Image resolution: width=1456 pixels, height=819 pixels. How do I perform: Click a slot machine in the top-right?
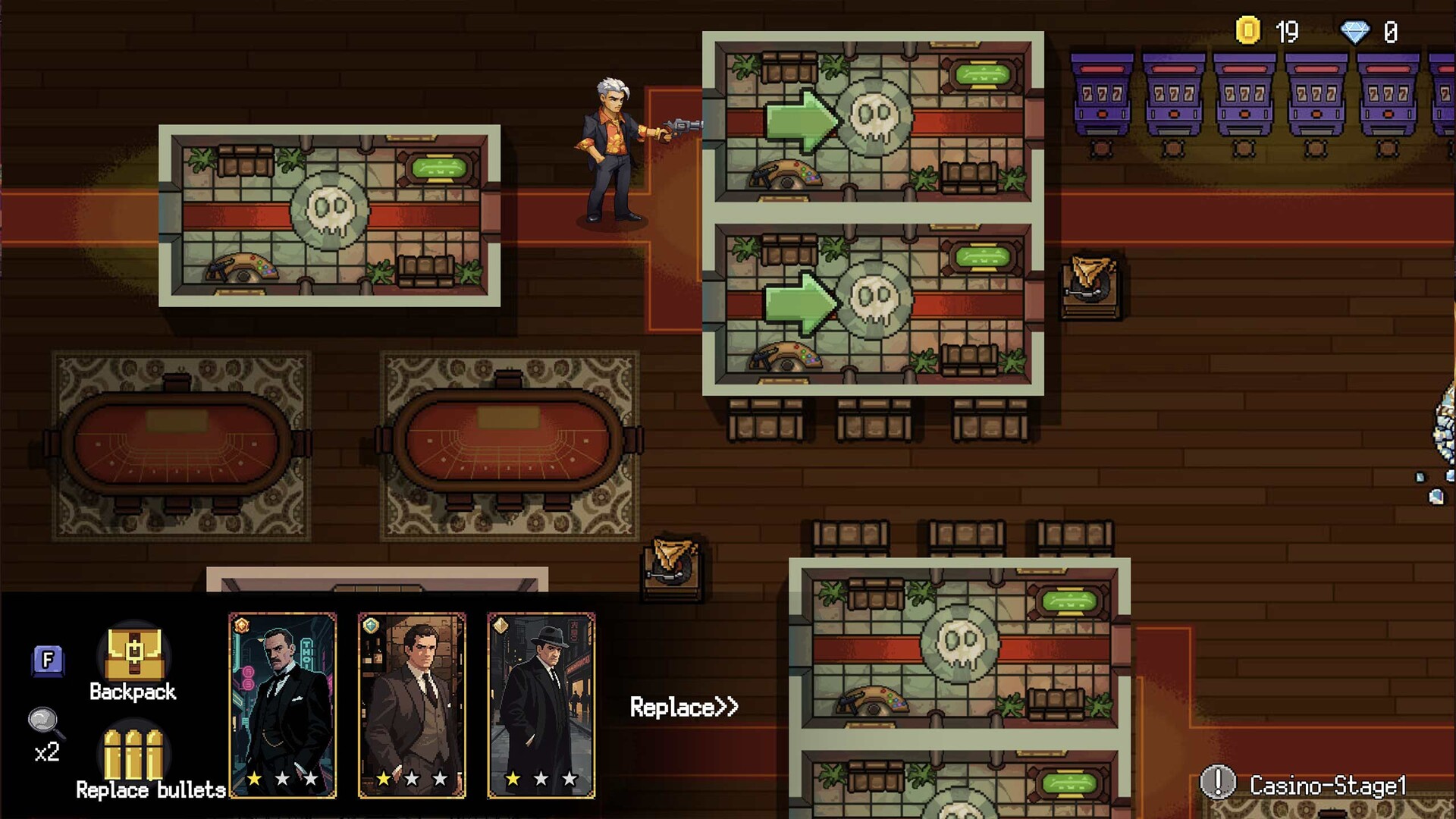[x=1173, y=95]
